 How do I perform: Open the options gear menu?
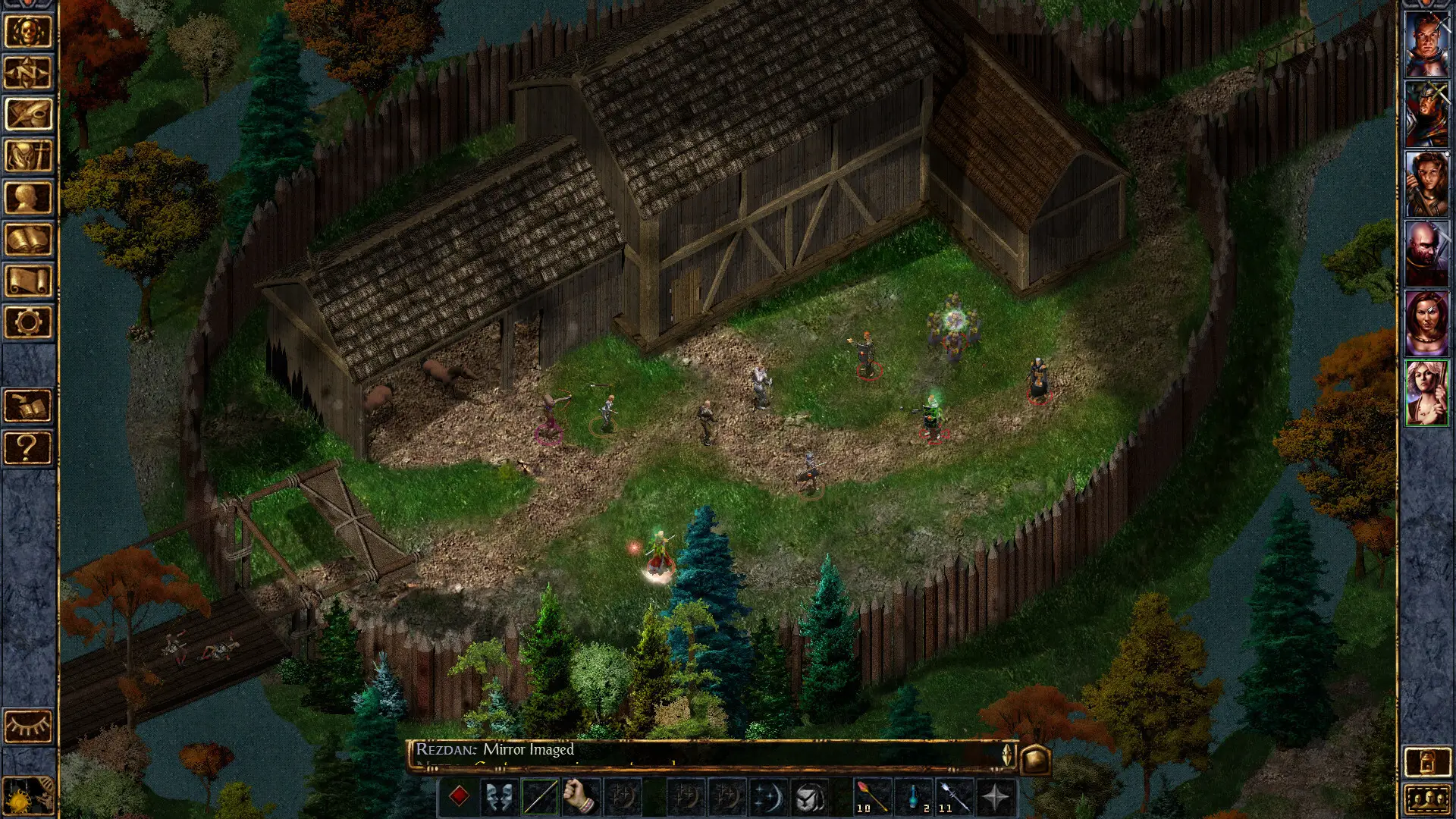(x=29, y=322)
